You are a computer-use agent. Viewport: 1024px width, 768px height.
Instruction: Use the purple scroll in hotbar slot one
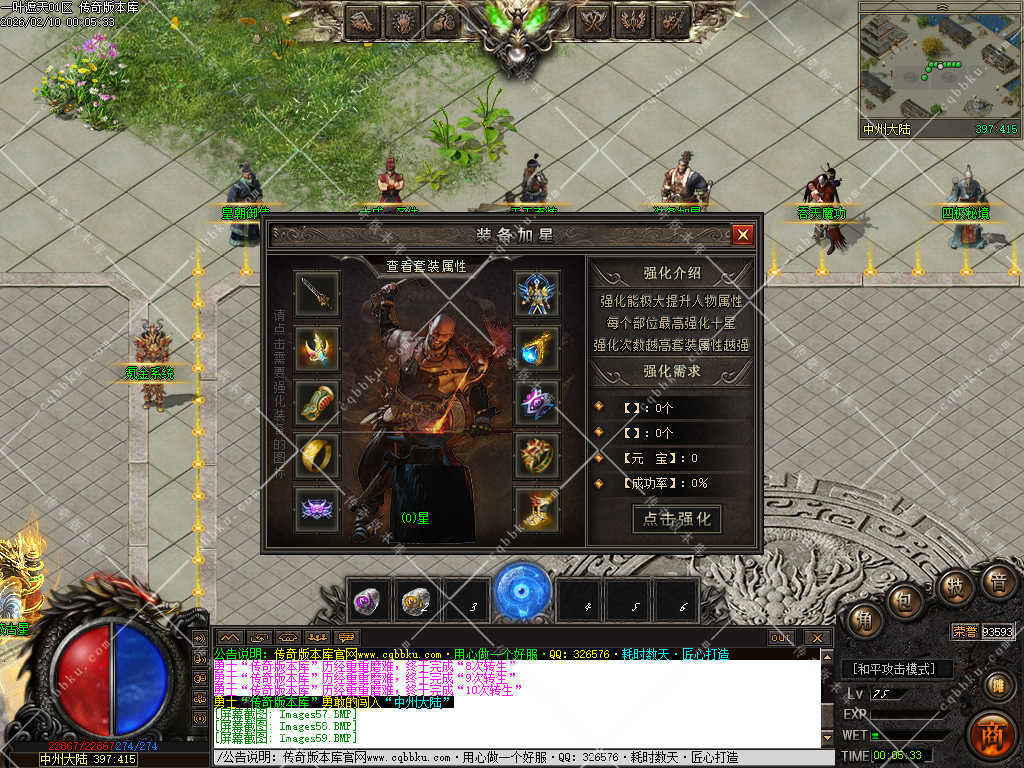tap(368, 601)
